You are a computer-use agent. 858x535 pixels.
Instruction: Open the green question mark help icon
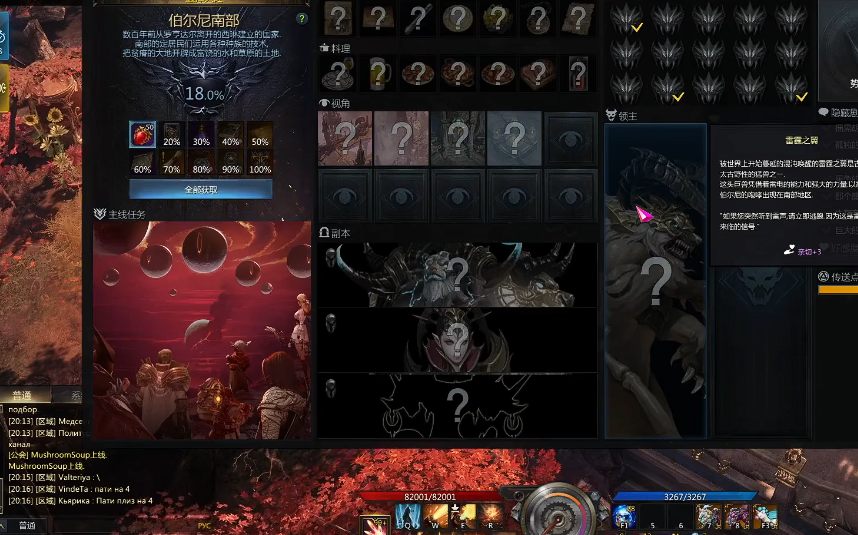point(302,19)
